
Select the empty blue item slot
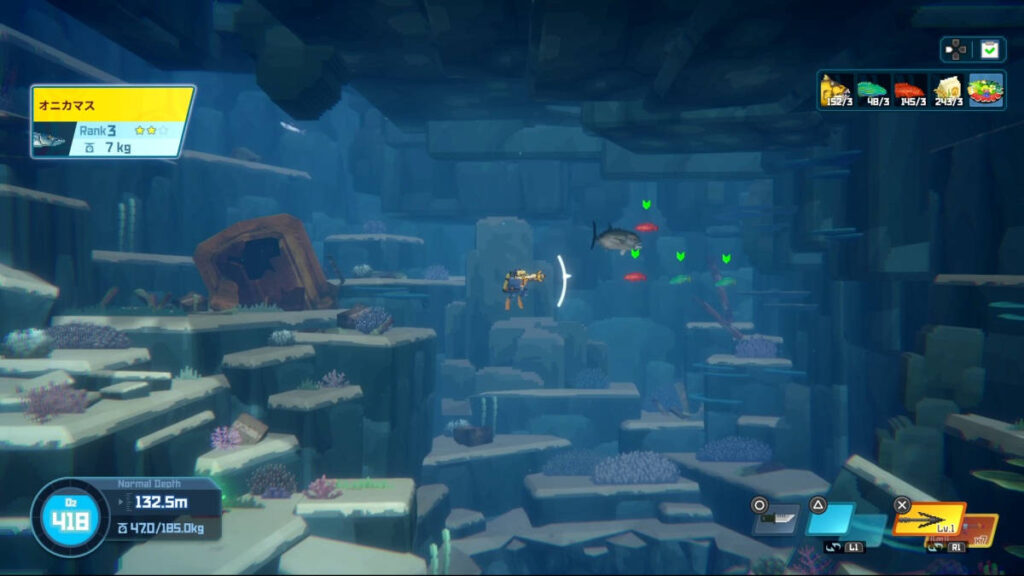(x=830, y=519)
